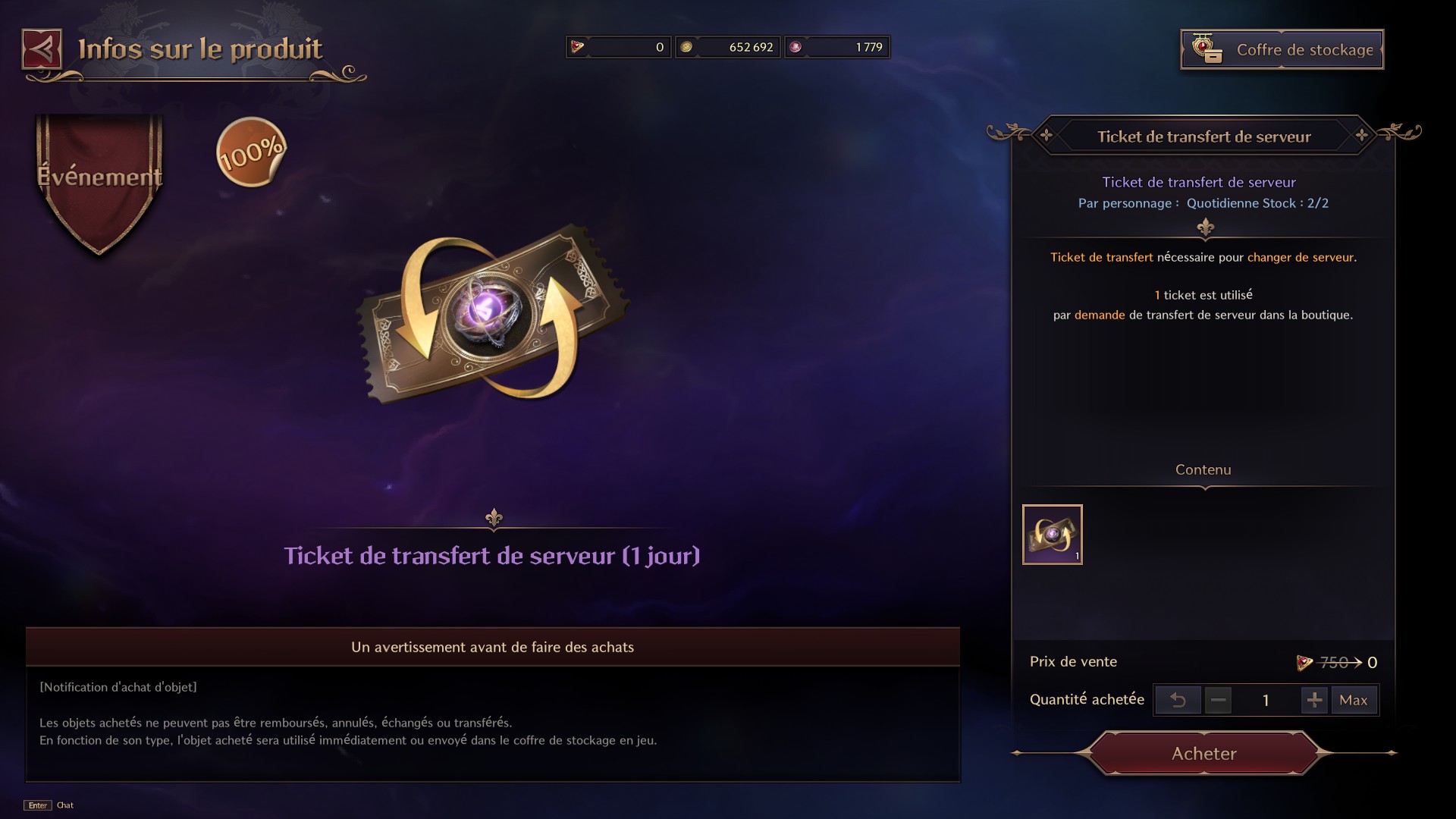Open the Chat field at bottom left
The image size is (1456, 819).
coord(65,806)
